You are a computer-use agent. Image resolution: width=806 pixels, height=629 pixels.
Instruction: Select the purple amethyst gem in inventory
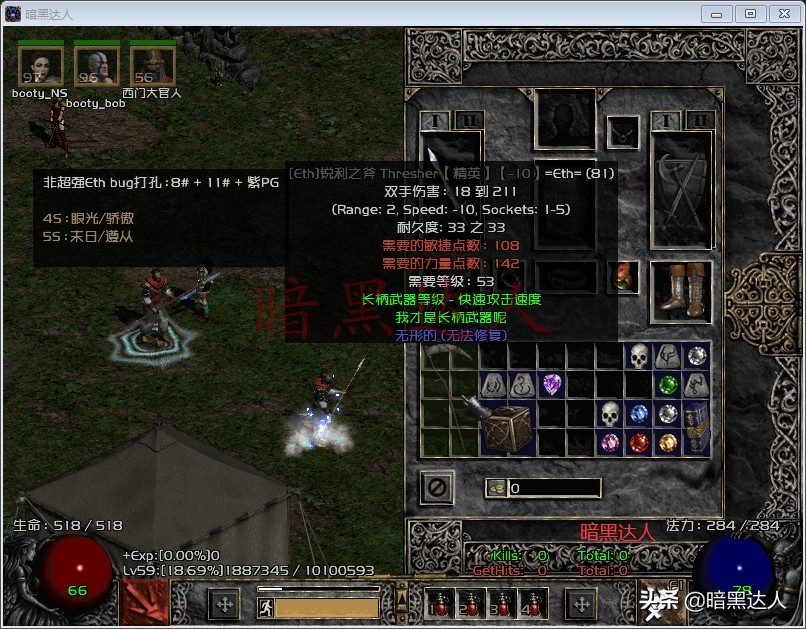[x=552, y=384]
